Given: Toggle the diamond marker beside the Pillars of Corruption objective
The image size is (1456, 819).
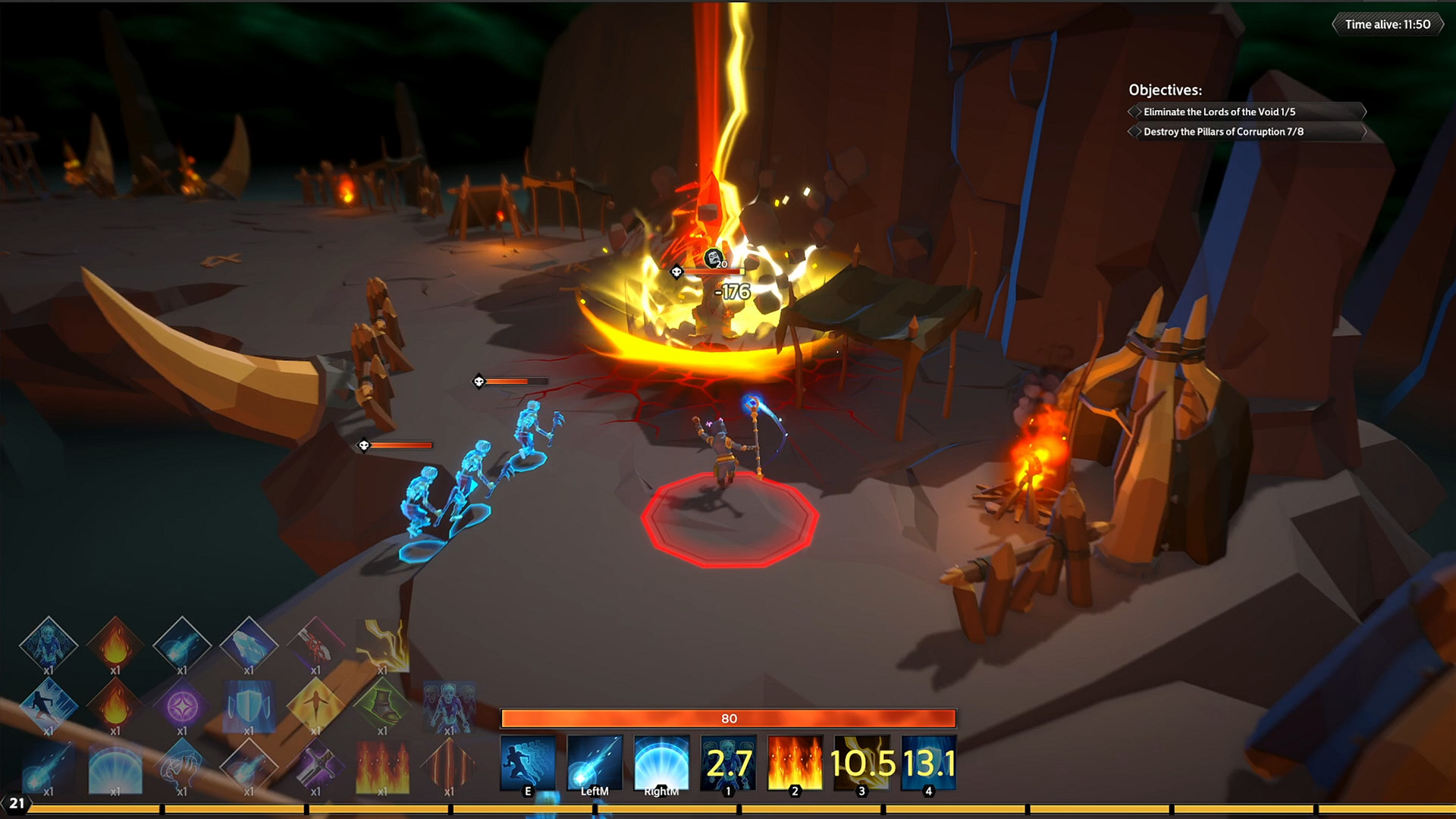Looking at the screenshot, I should 1135,131.
